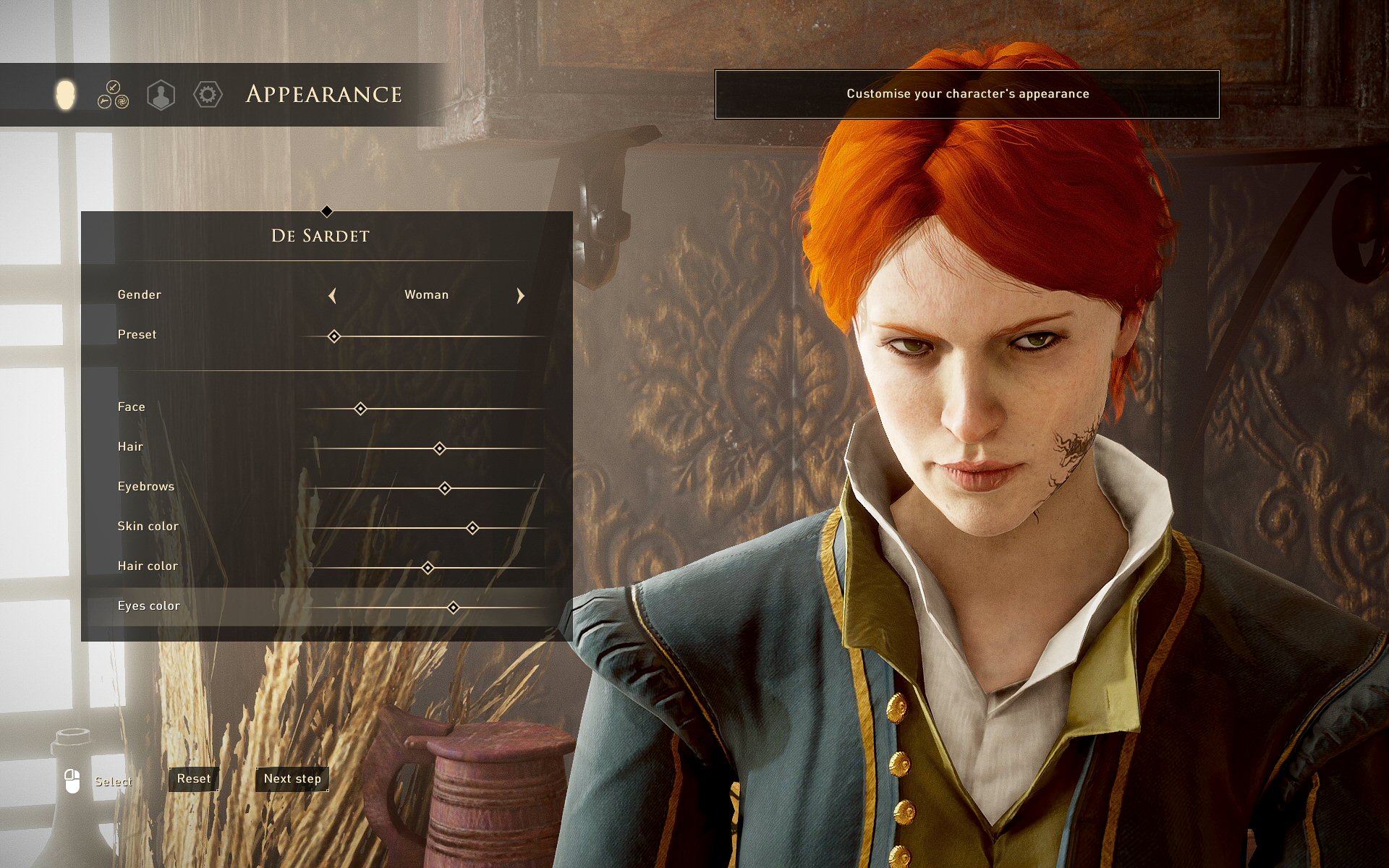Reset the character appearance
1389x868 pixels.
coord(194,779)
